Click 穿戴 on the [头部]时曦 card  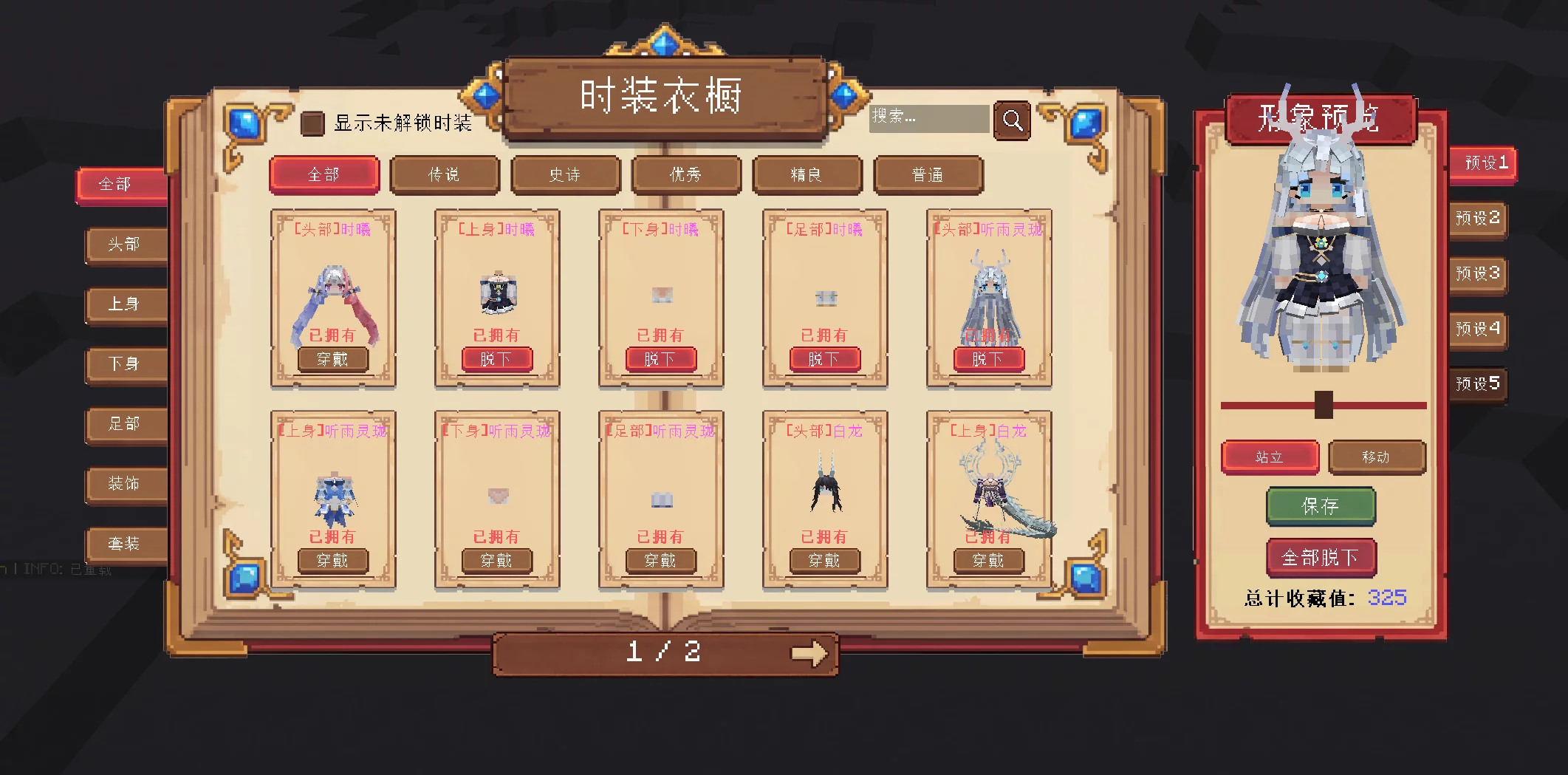click(x=333, y=359)
